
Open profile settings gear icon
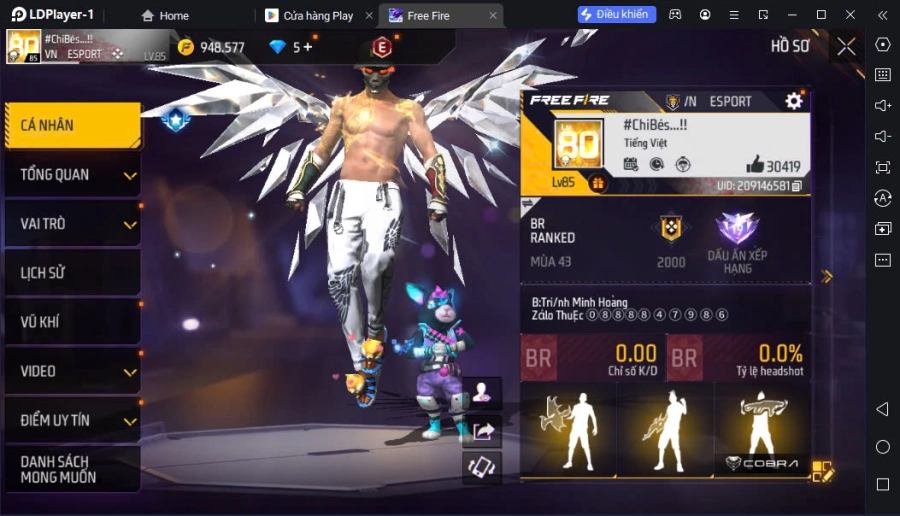pos(794,101)
